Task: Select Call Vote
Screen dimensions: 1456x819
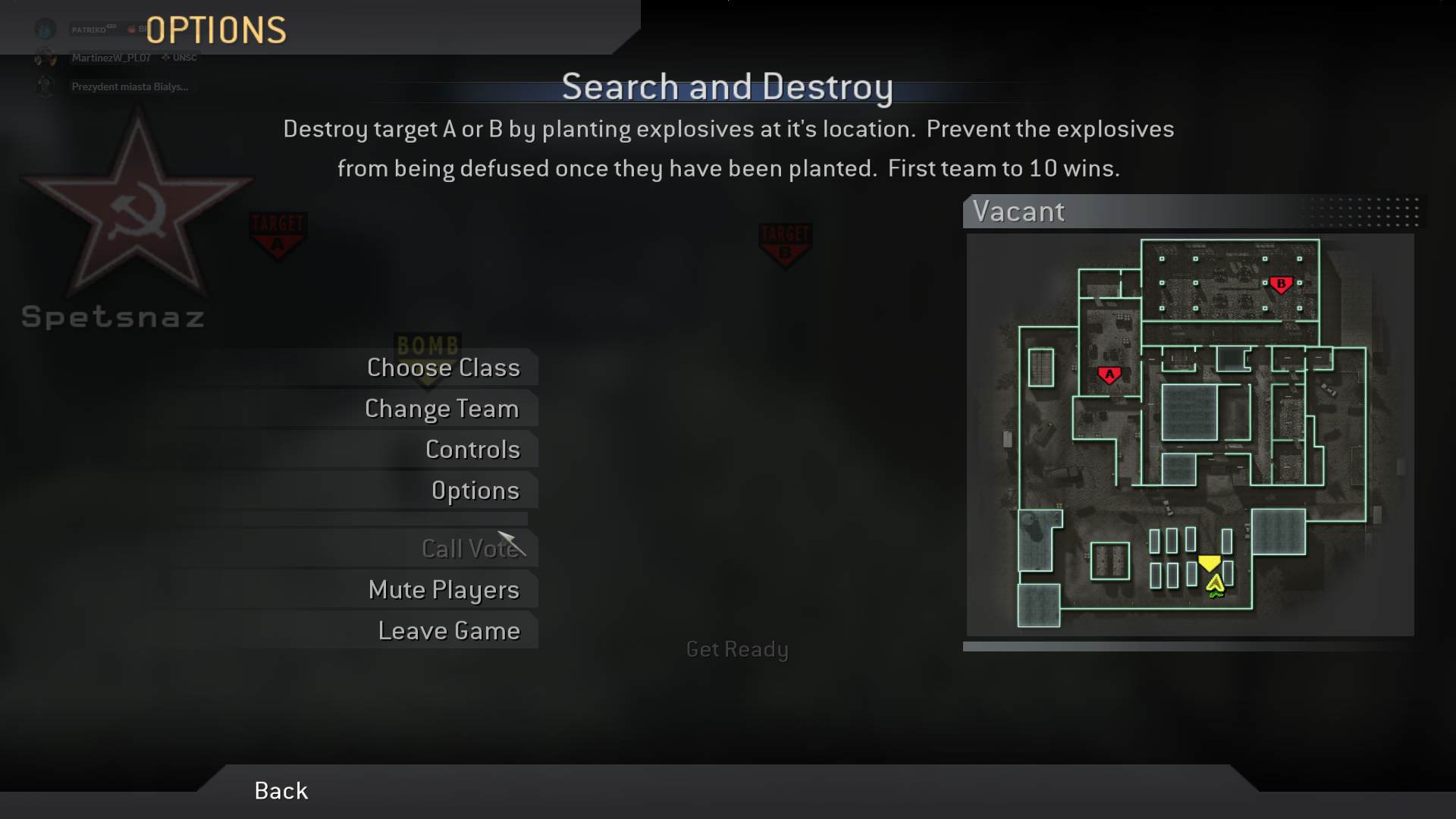Action: click(472, 548)
